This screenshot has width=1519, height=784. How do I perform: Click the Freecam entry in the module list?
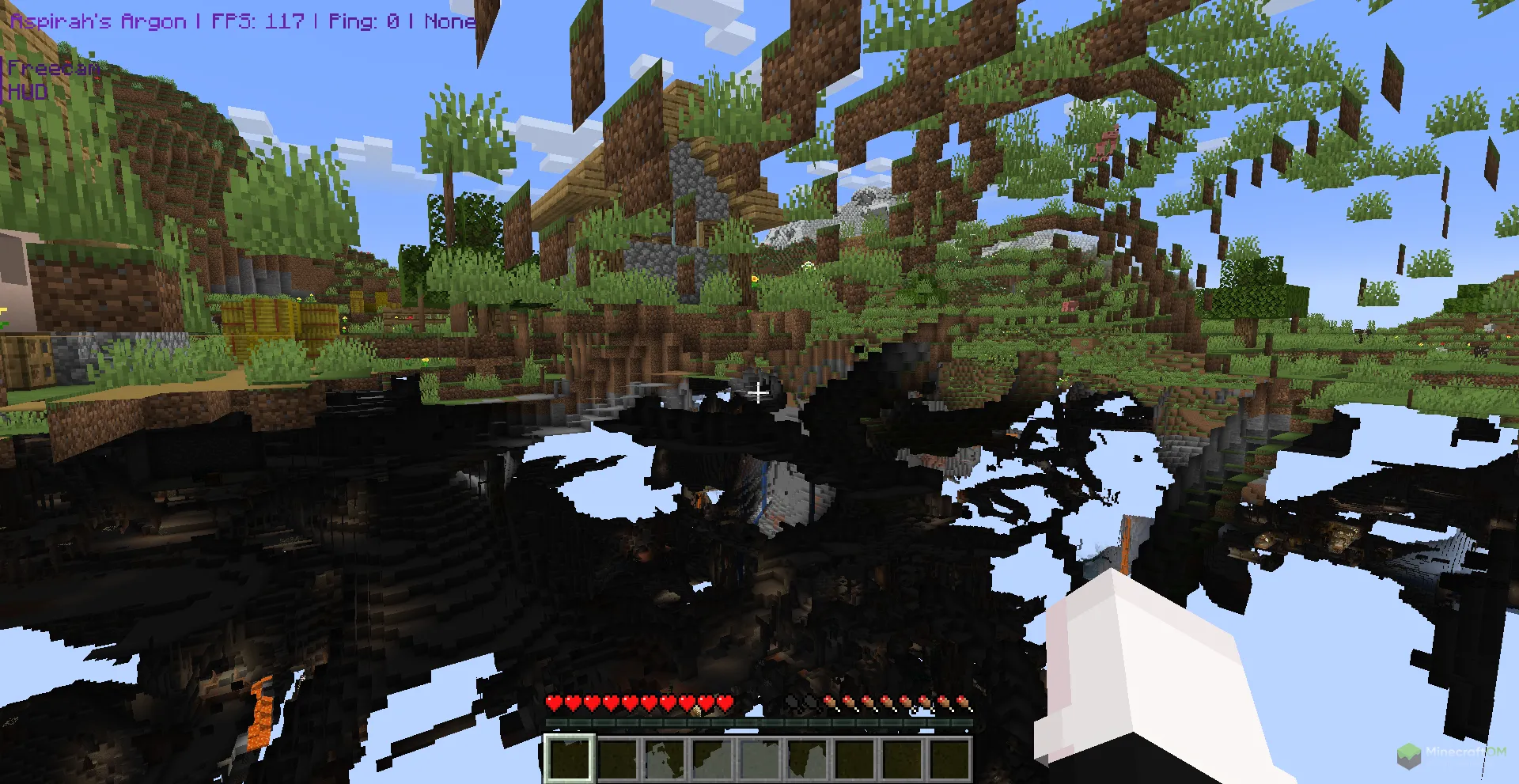tap(53, 69)
